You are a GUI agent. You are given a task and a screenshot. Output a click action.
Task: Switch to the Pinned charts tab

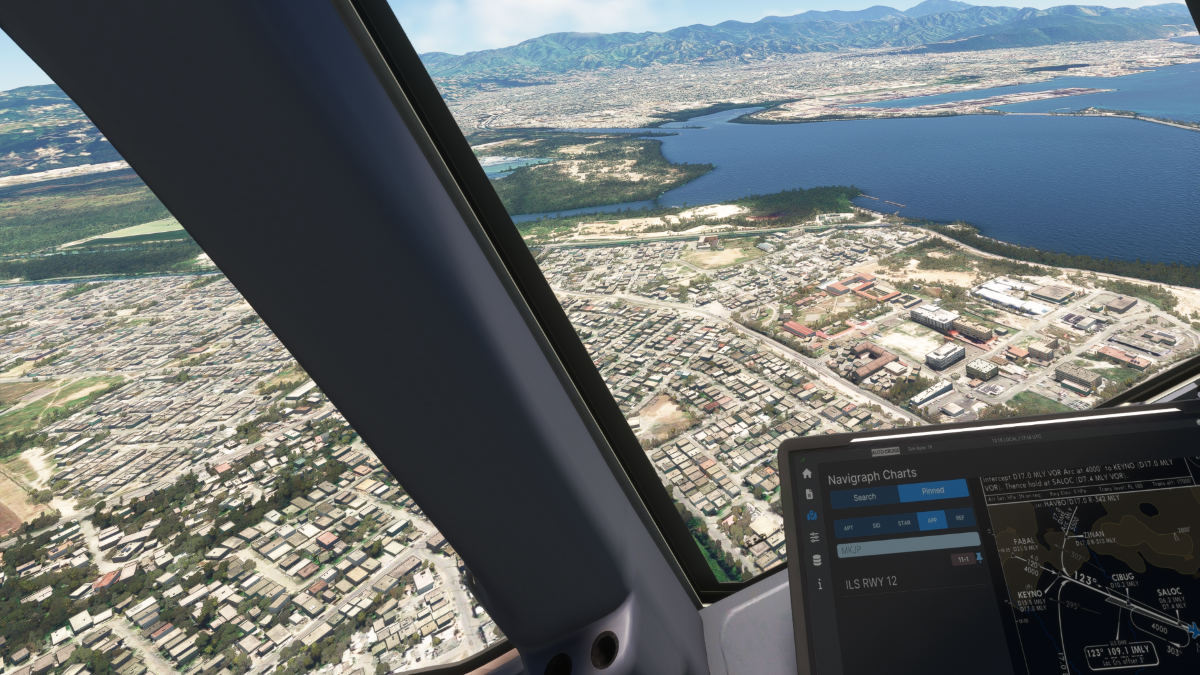[933, 491]
